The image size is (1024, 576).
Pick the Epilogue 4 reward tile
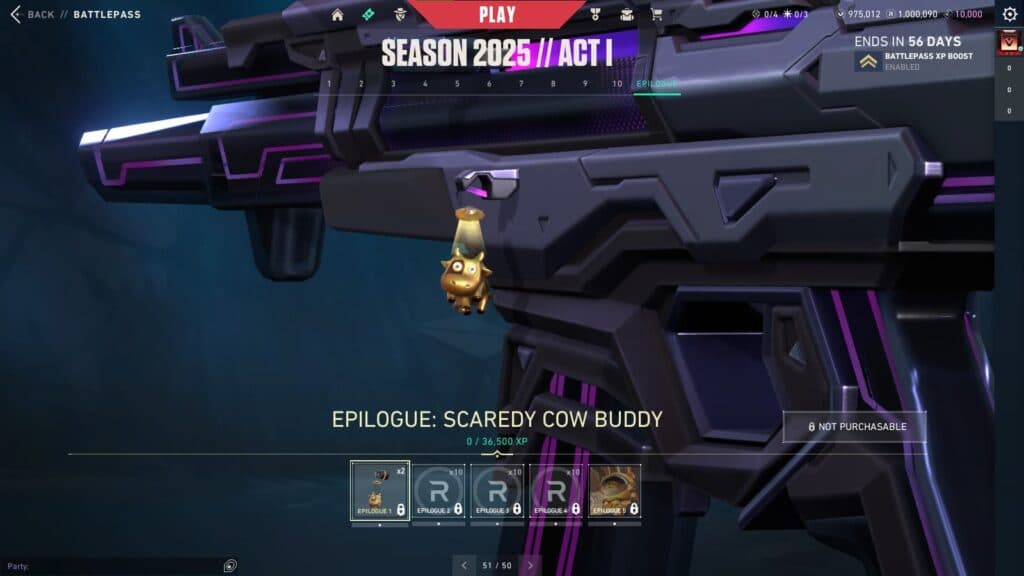coord(556,490)
